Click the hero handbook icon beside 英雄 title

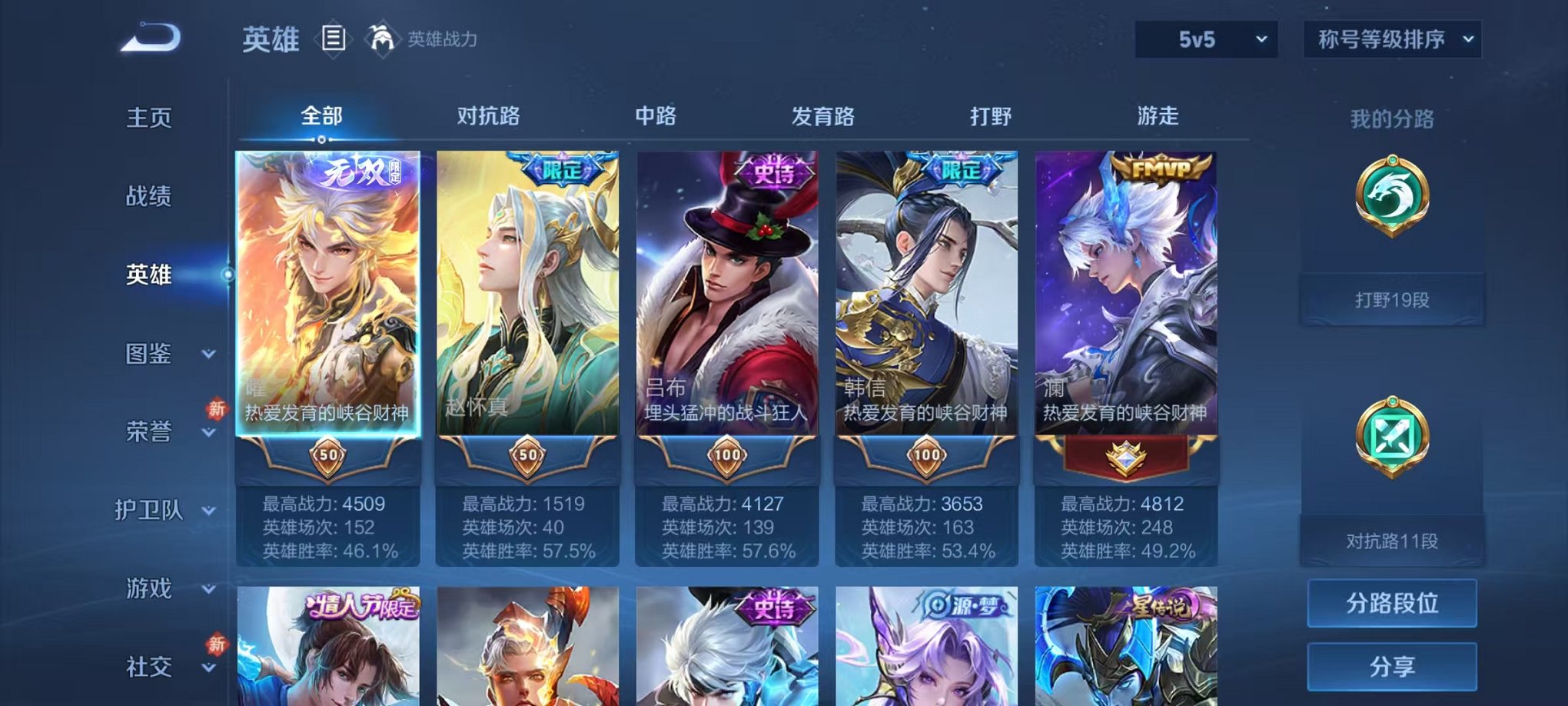(334, 37)
